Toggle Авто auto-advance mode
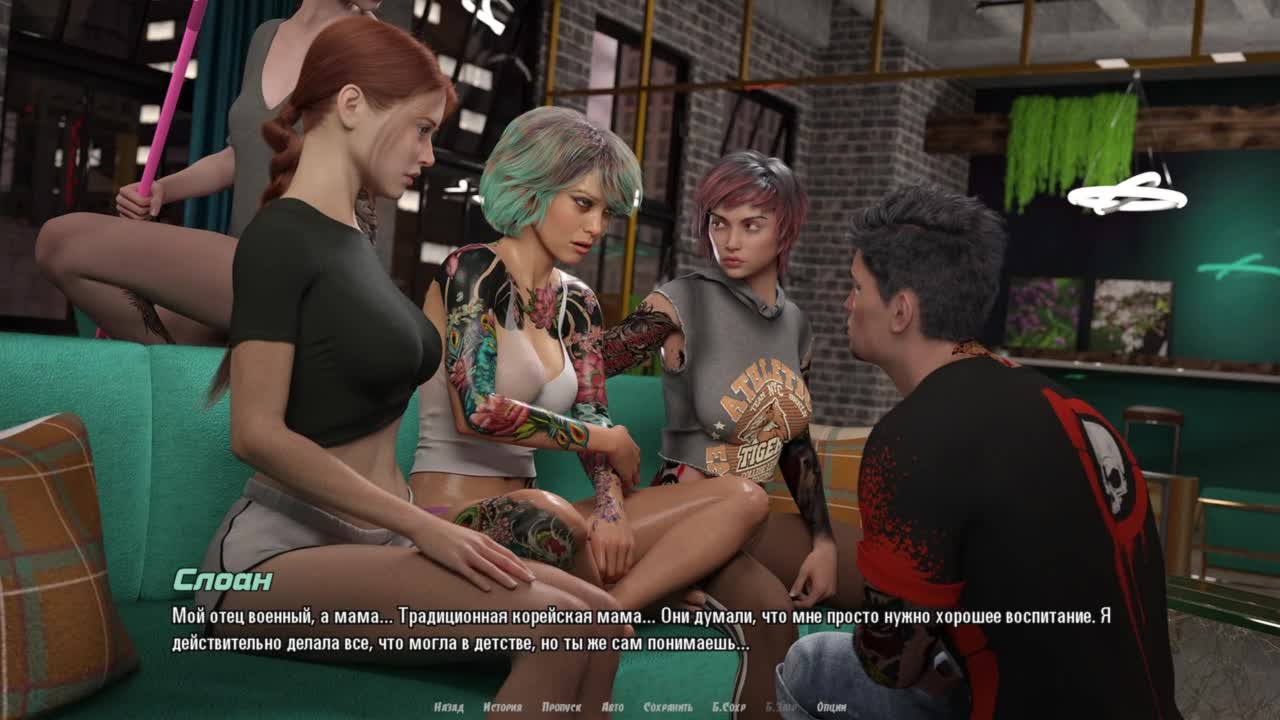This screenshot has width=1280, height=720. [x=613, y=707]
